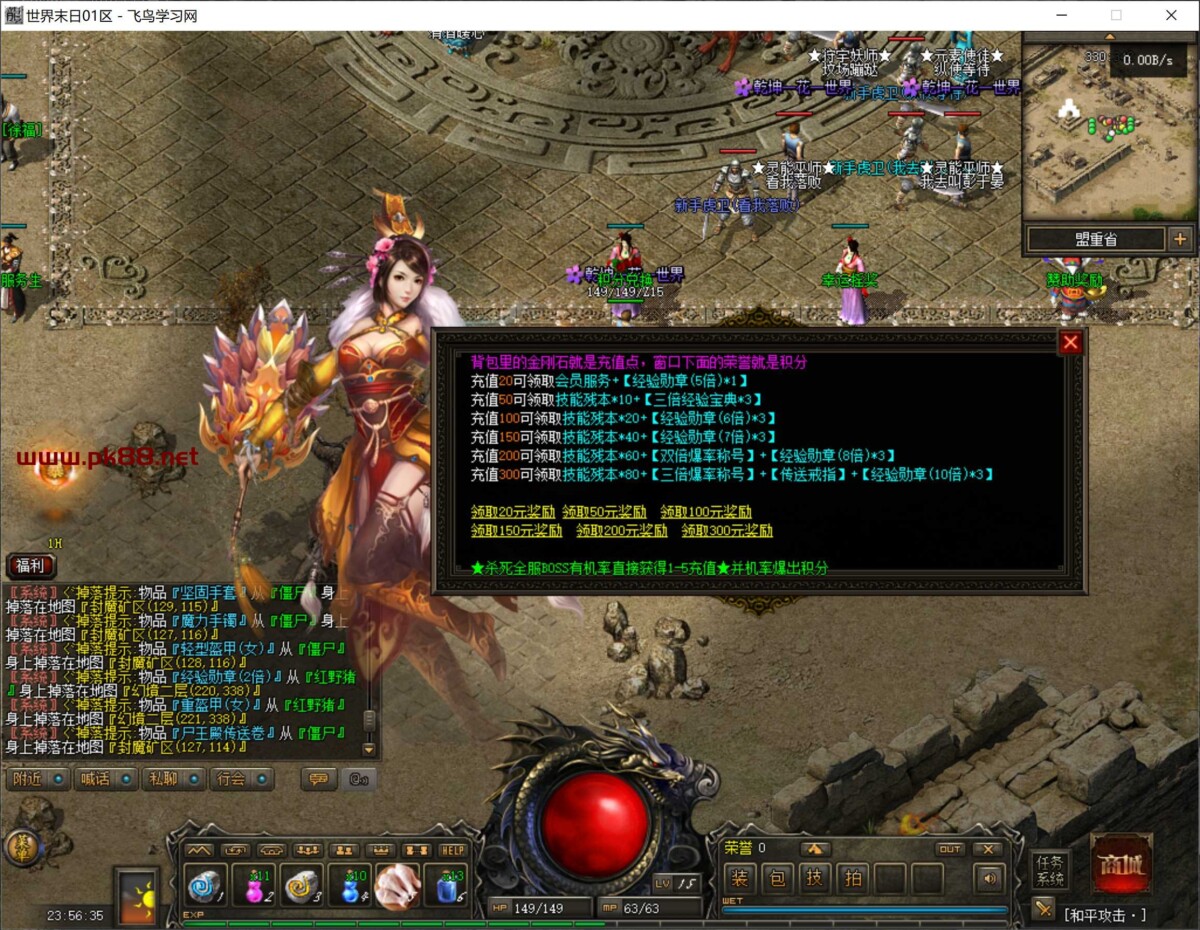Use the blue potion in hotbar slot 4
The height and width of the screenshot is (930, 1200).
coord(350,886)
